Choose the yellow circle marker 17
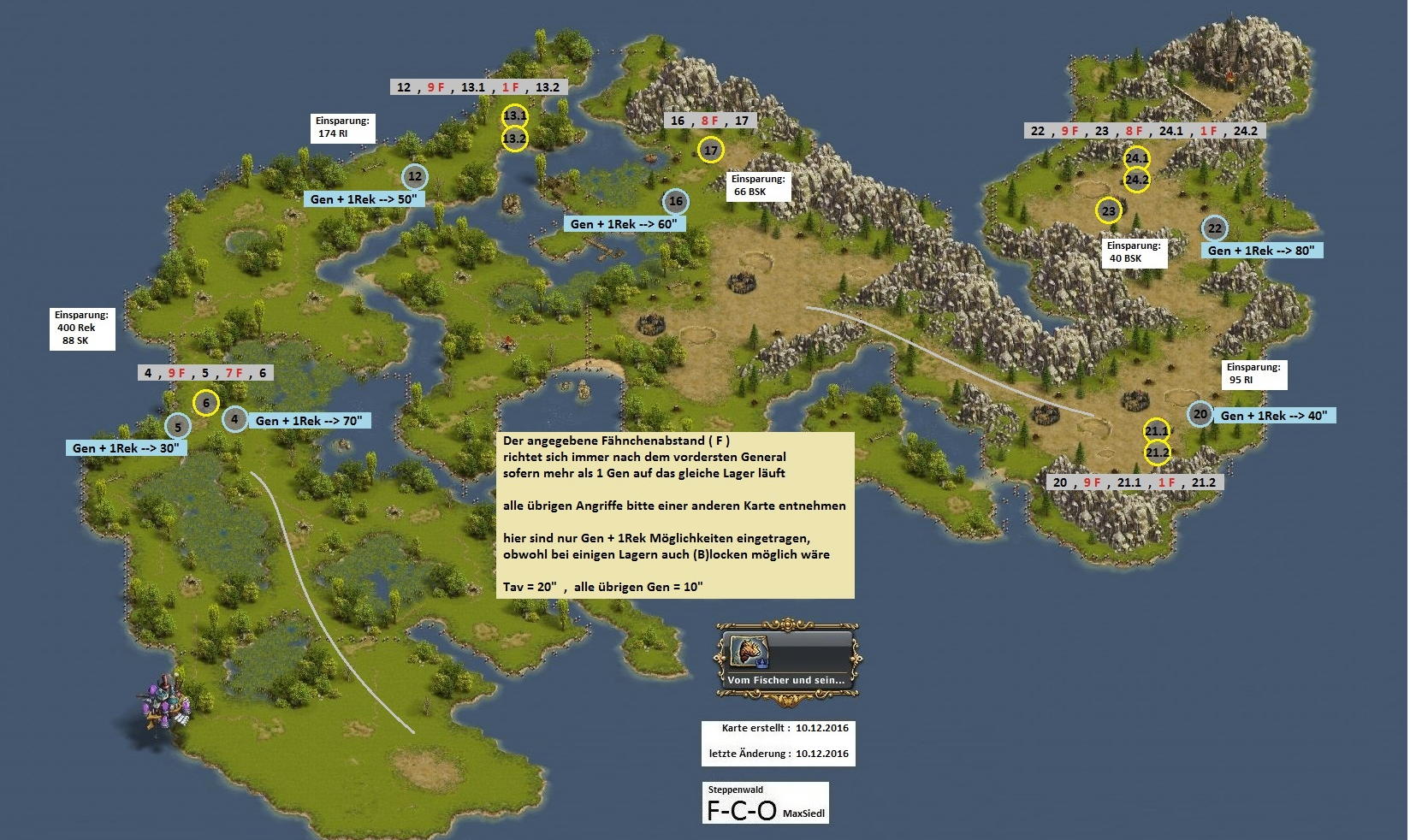 710,151
